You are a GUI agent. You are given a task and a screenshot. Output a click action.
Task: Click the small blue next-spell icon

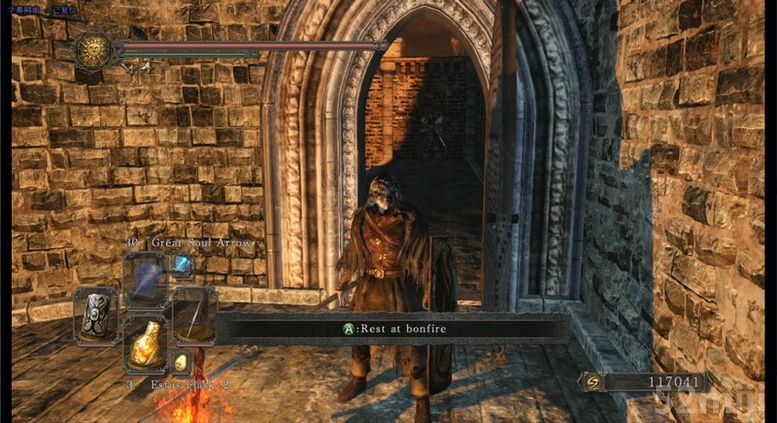183,265
